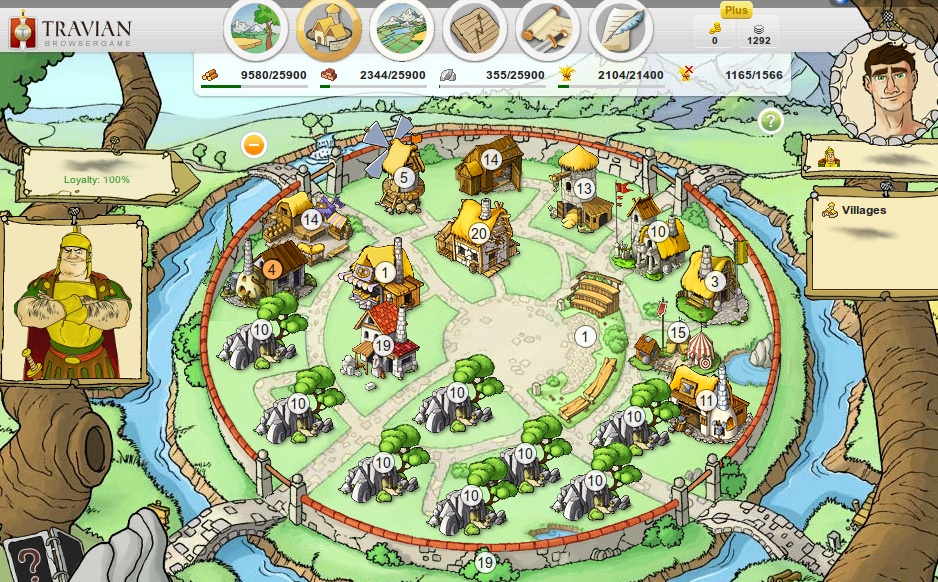The width and height of the screenshot is (938, 582).
Task: Open the silver coins balance
Action: pyautogui.click(x=758, y=33)
